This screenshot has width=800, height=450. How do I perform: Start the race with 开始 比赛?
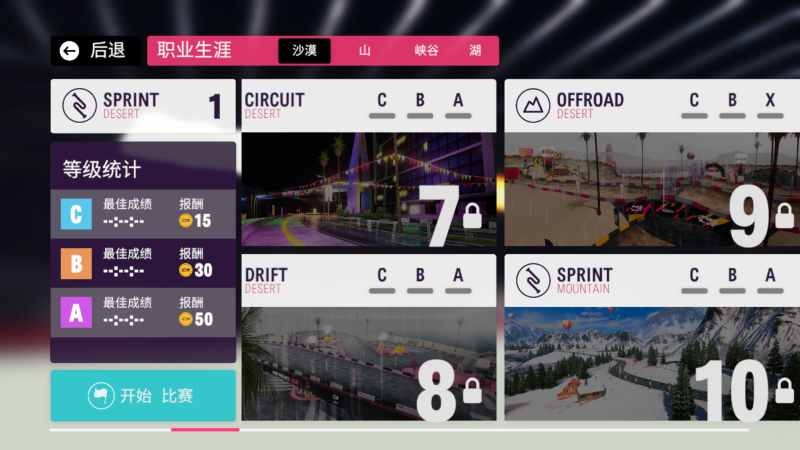click(x=143, y=396)
